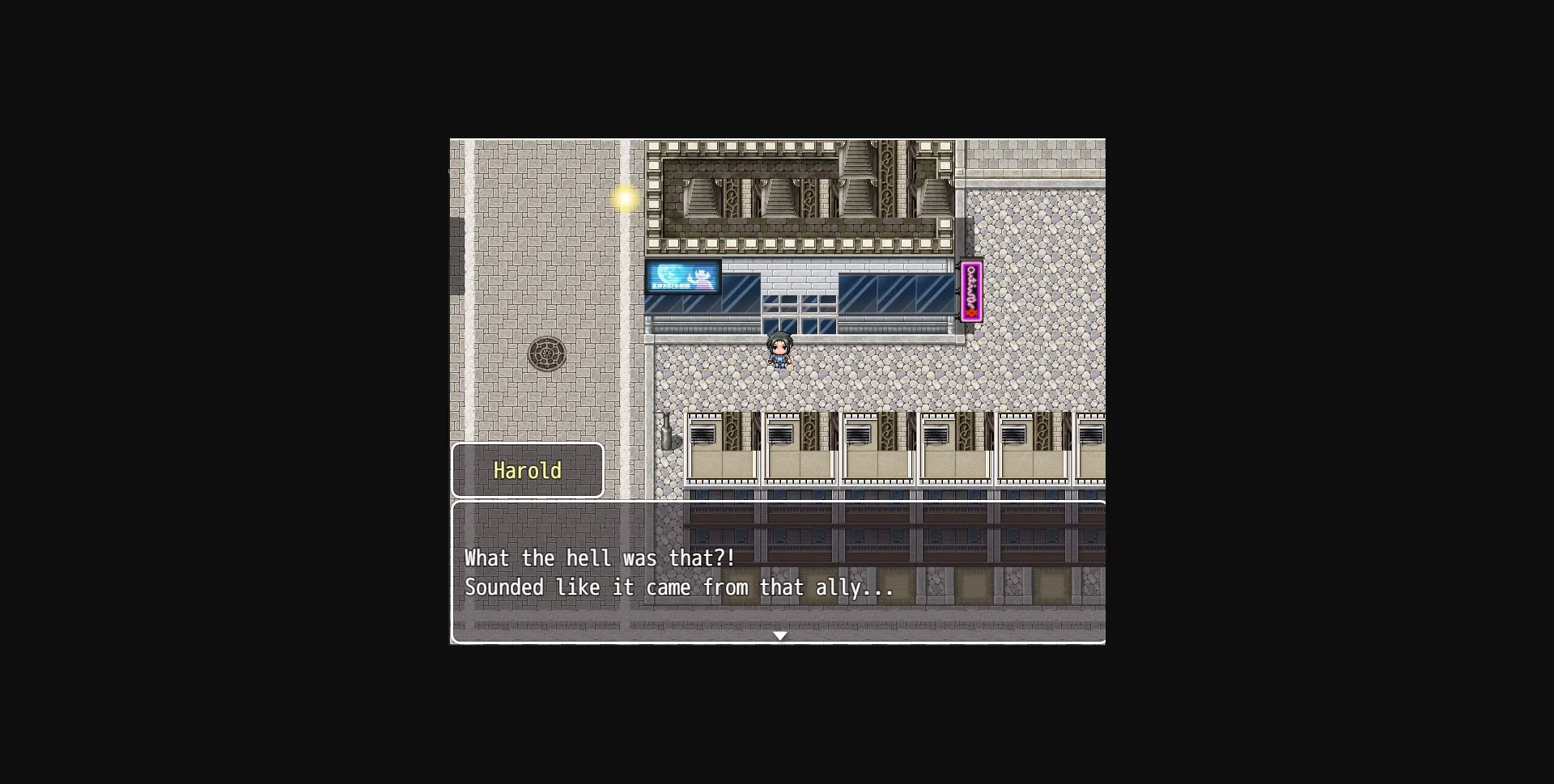Select the Harold name plate tab
1554x784 pixels.
click(528, 470)
